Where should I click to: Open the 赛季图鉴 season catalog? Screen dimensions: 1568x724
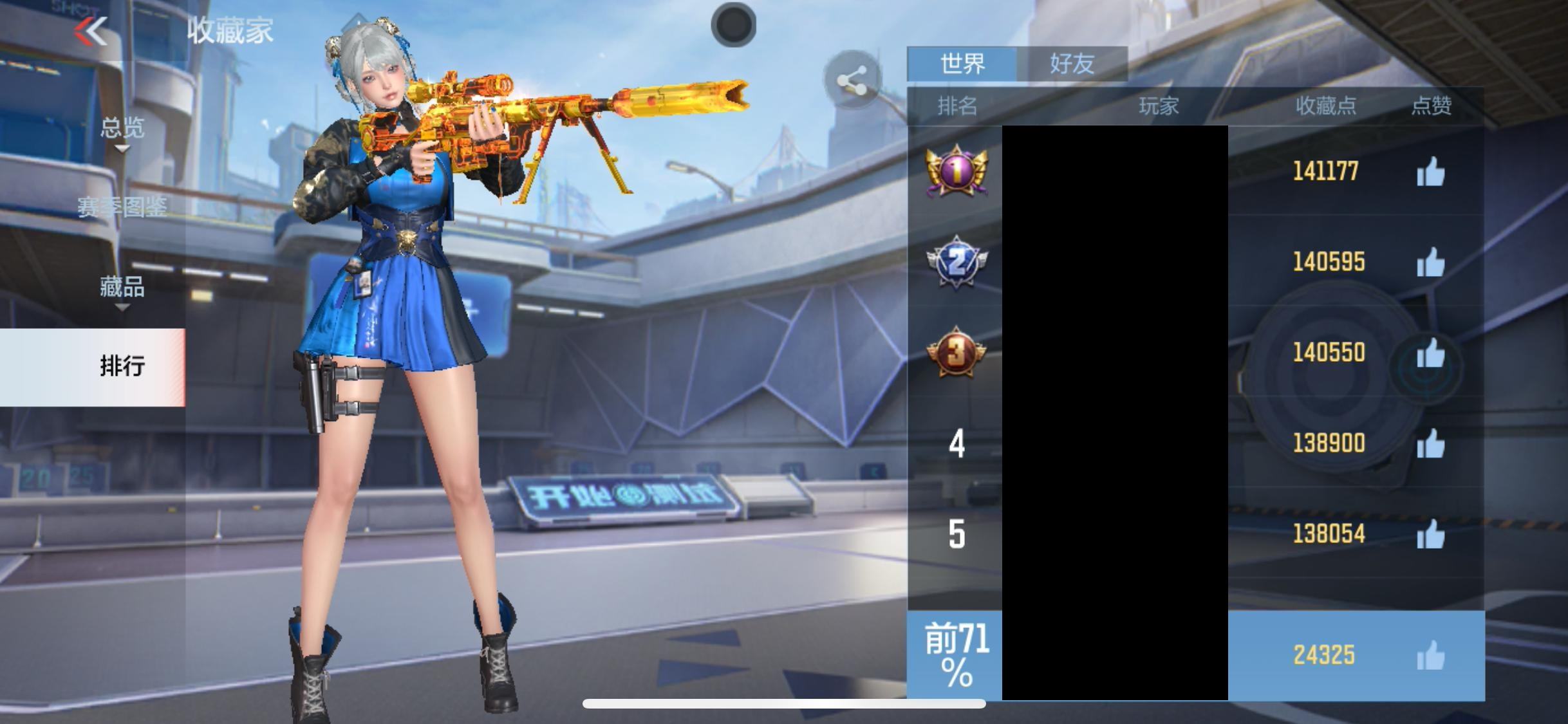(122, 207)
